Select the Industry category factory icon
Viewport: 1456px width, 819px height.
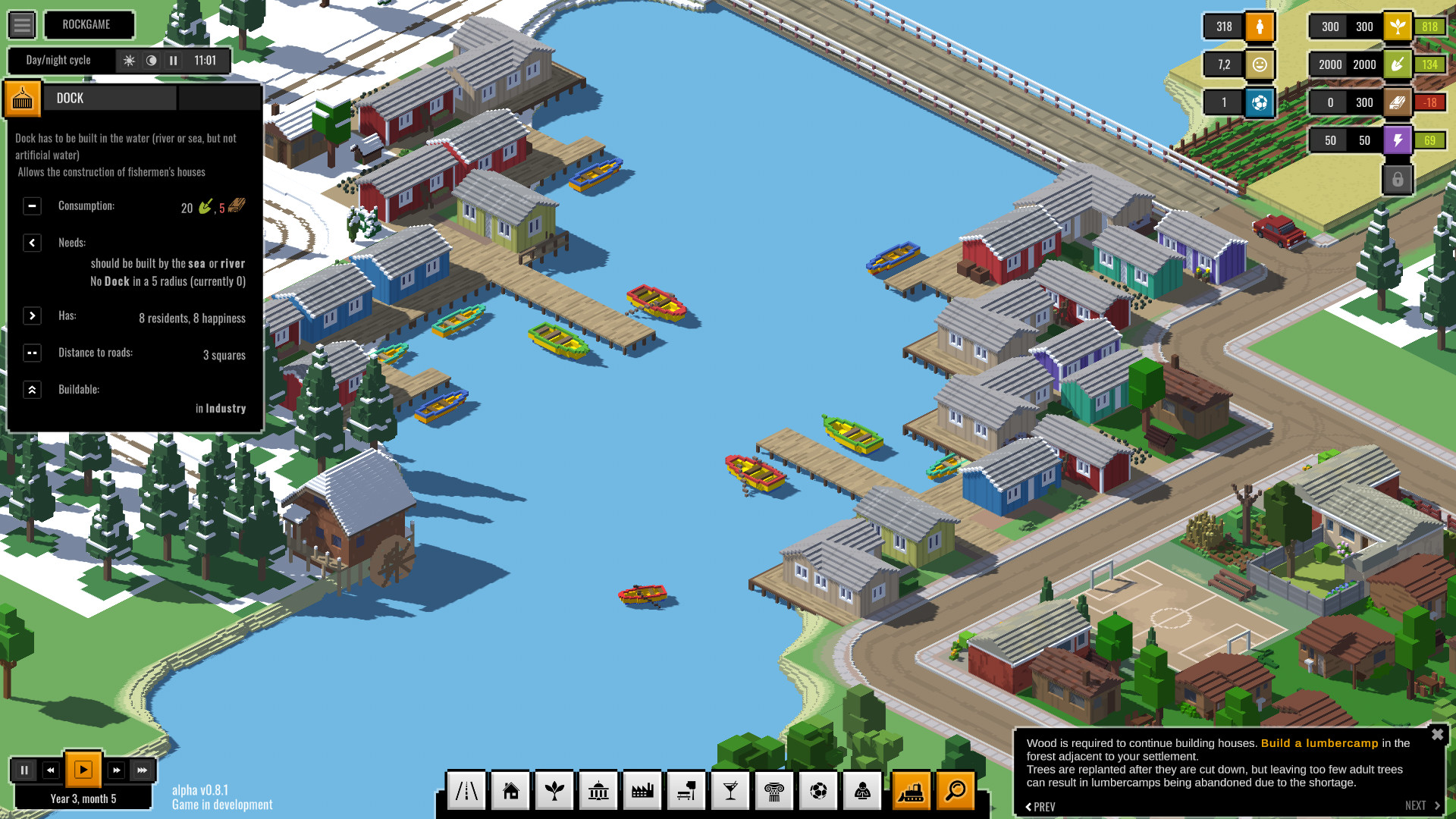coord(642,790)
